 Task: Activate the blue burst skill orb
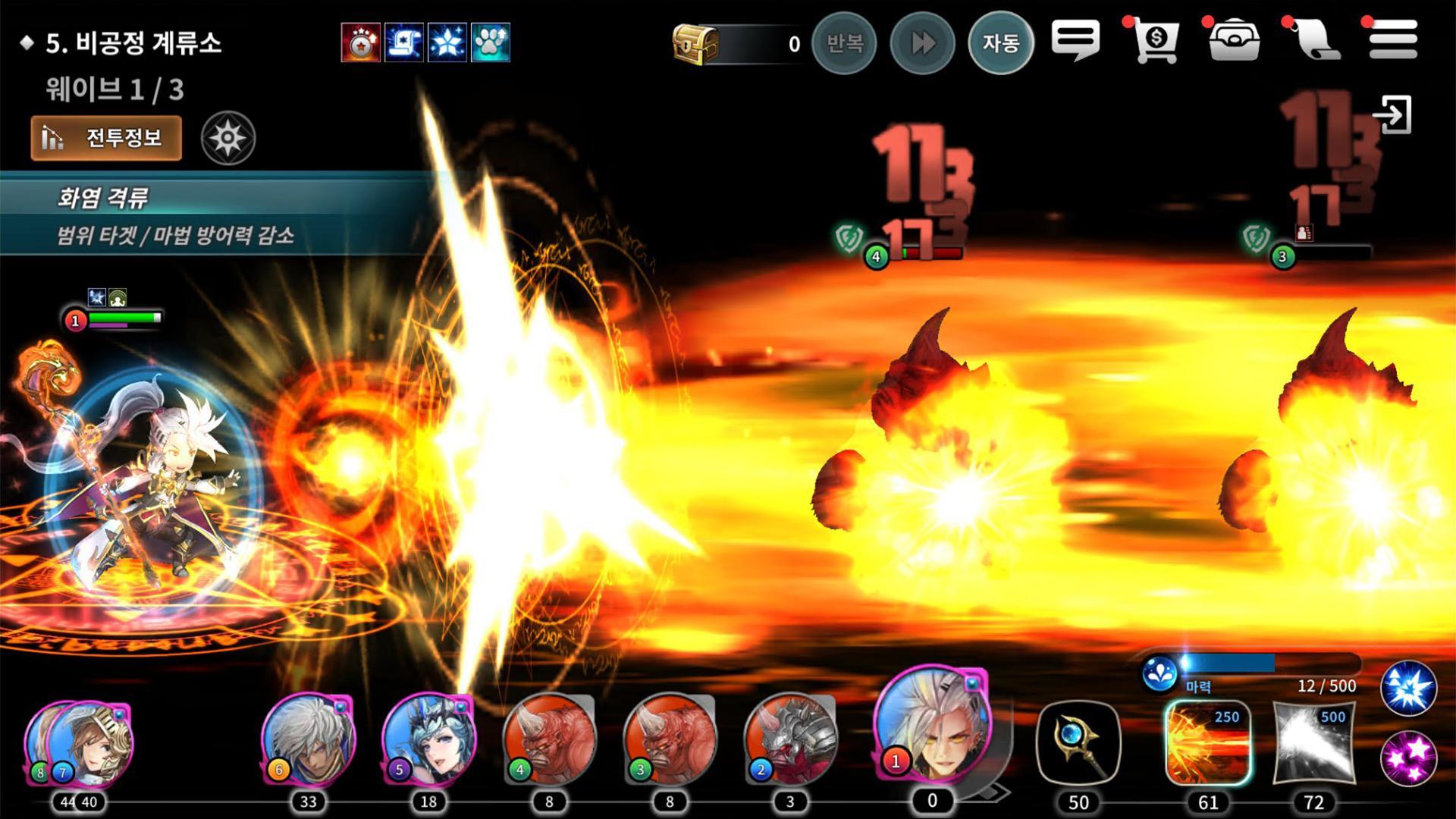(1408, 689)
